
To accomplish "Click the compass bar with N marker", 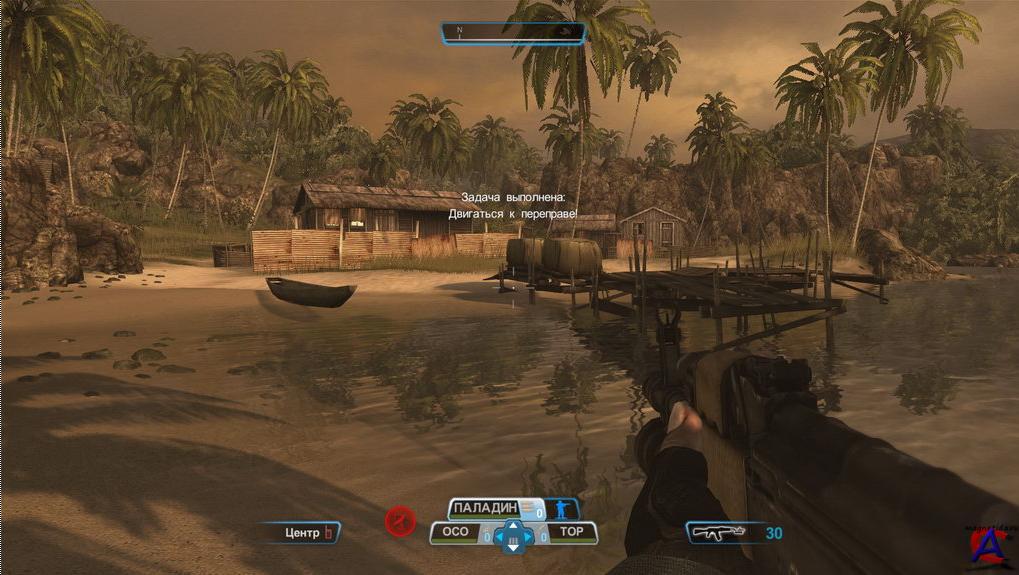I will click(x=513, y=32).
